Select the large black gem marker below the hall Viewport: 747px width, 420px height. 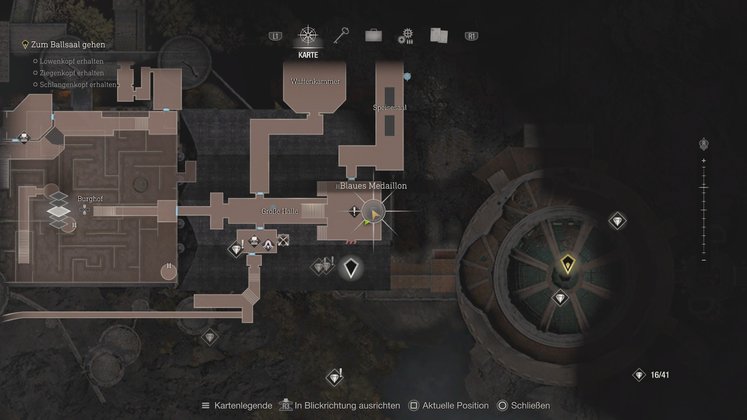[350, 267]
